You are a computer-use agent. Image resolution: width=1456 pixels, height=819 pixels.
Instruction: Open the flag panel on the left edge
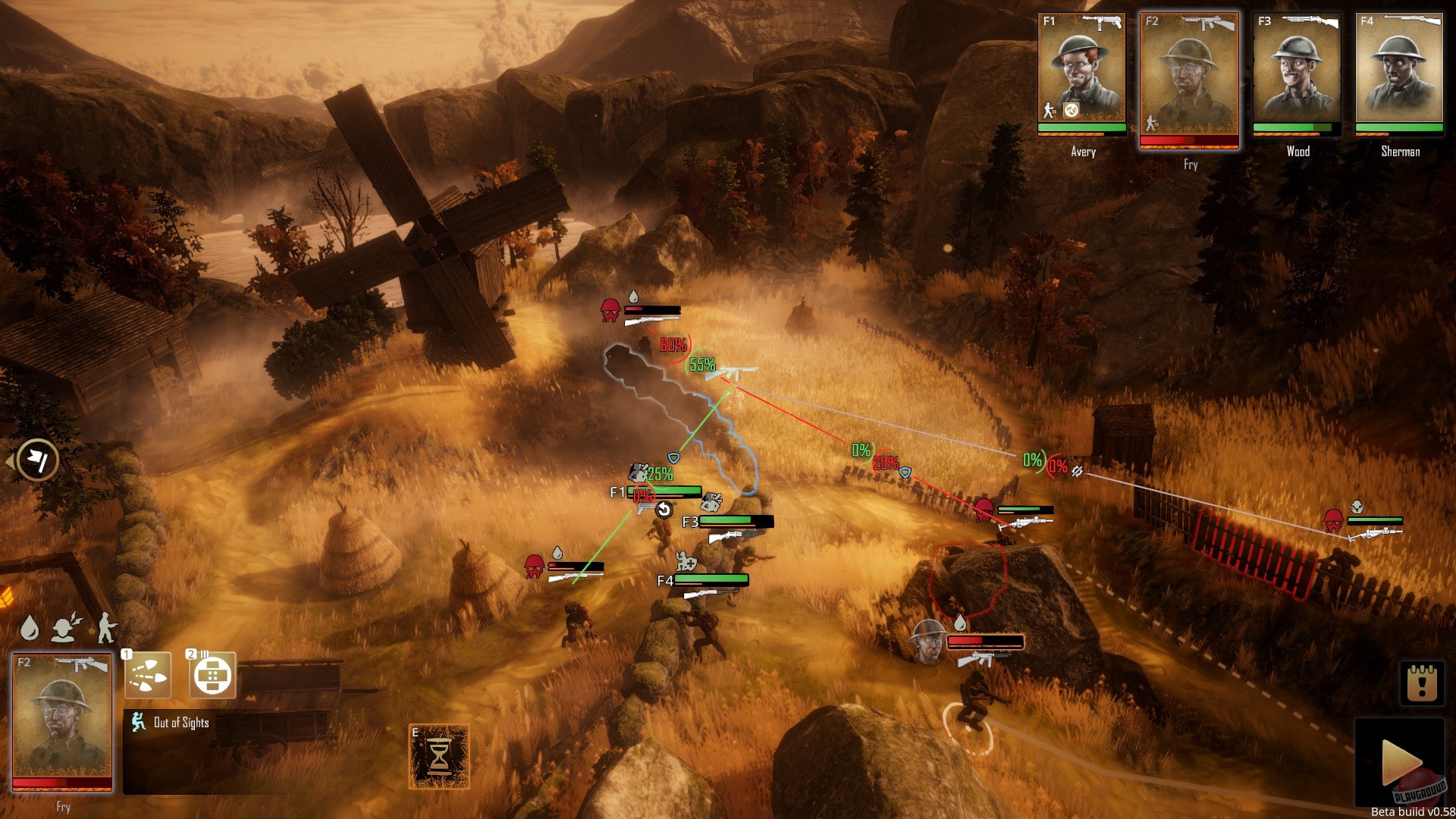coord(37,460)
